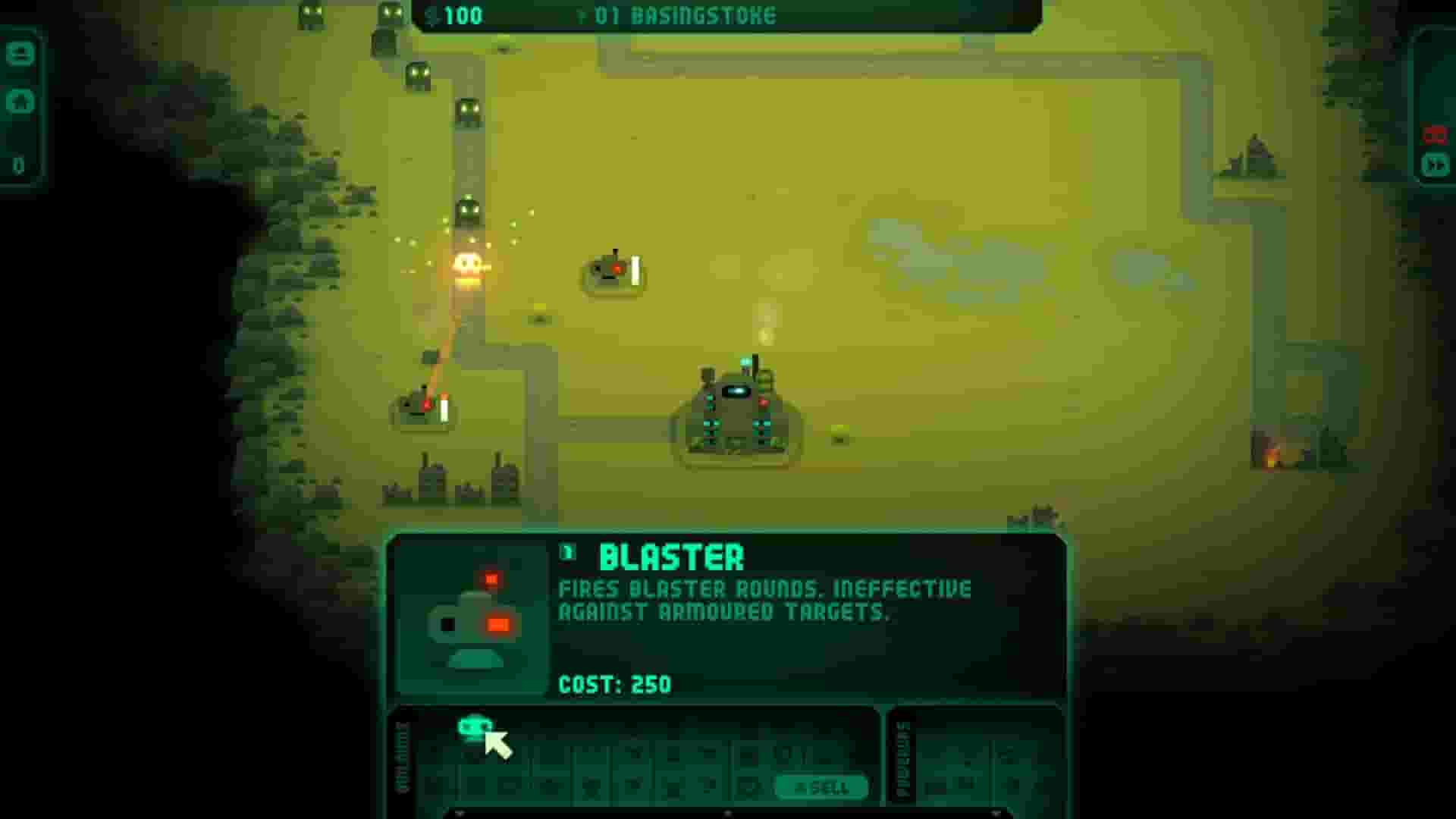Expand the Powerups panel via its vertical label
The image size is (1456, 819).
tap(904, 758)
